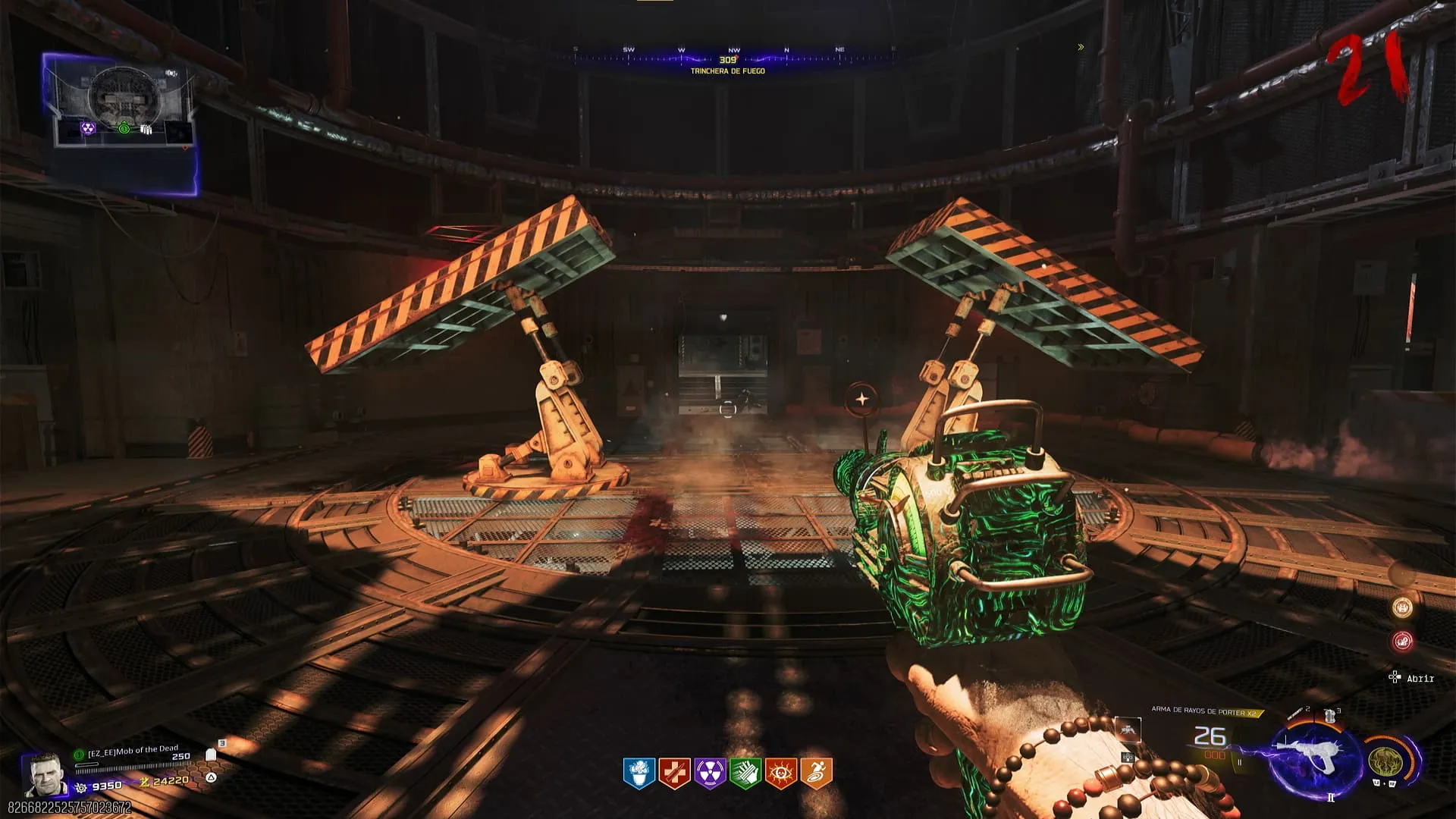The height and width of the screenshot is (819, 1456).
Task: Select the scorestreak slot beside ammo count
Action: click(1128, 730)
